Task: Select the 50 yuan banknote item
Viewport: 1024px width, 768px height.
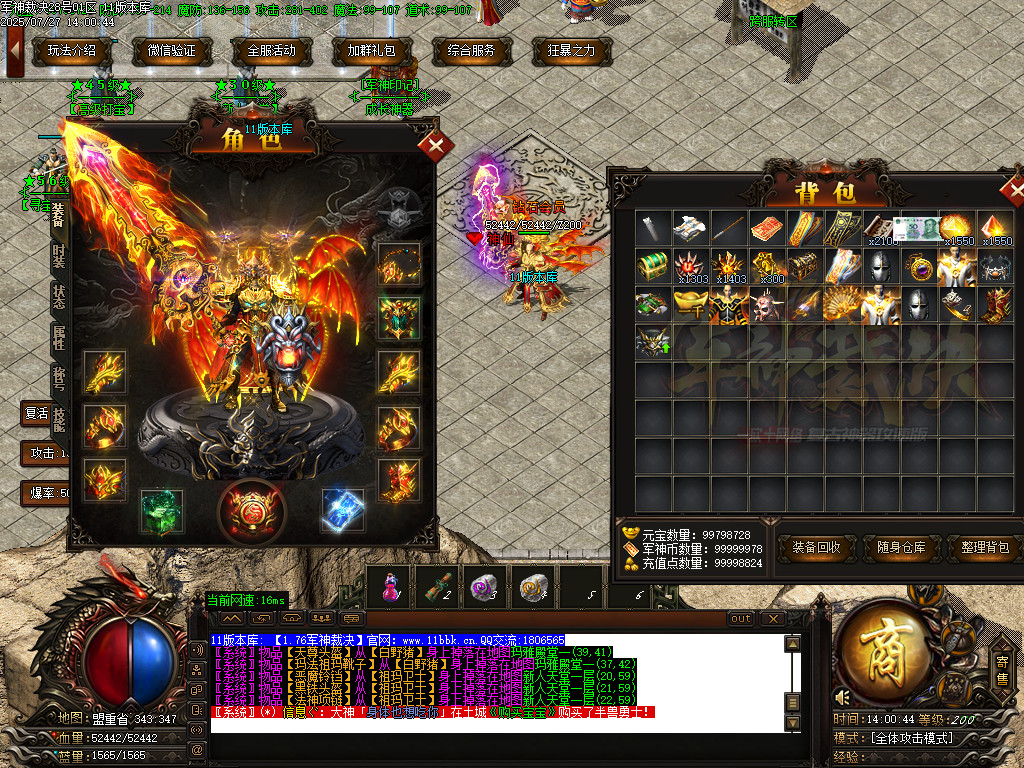Action: (920, 228)
